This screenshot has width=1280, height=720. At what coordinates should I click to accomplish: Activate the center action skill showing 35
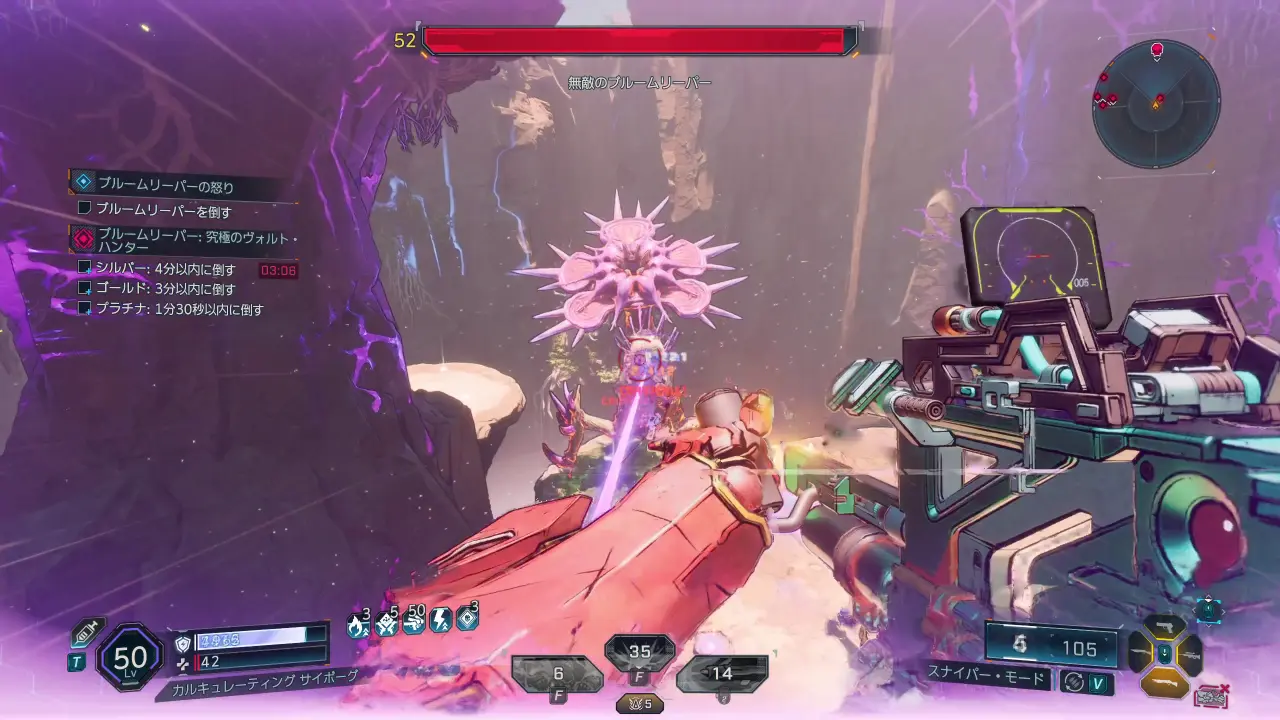coord(639,654)
